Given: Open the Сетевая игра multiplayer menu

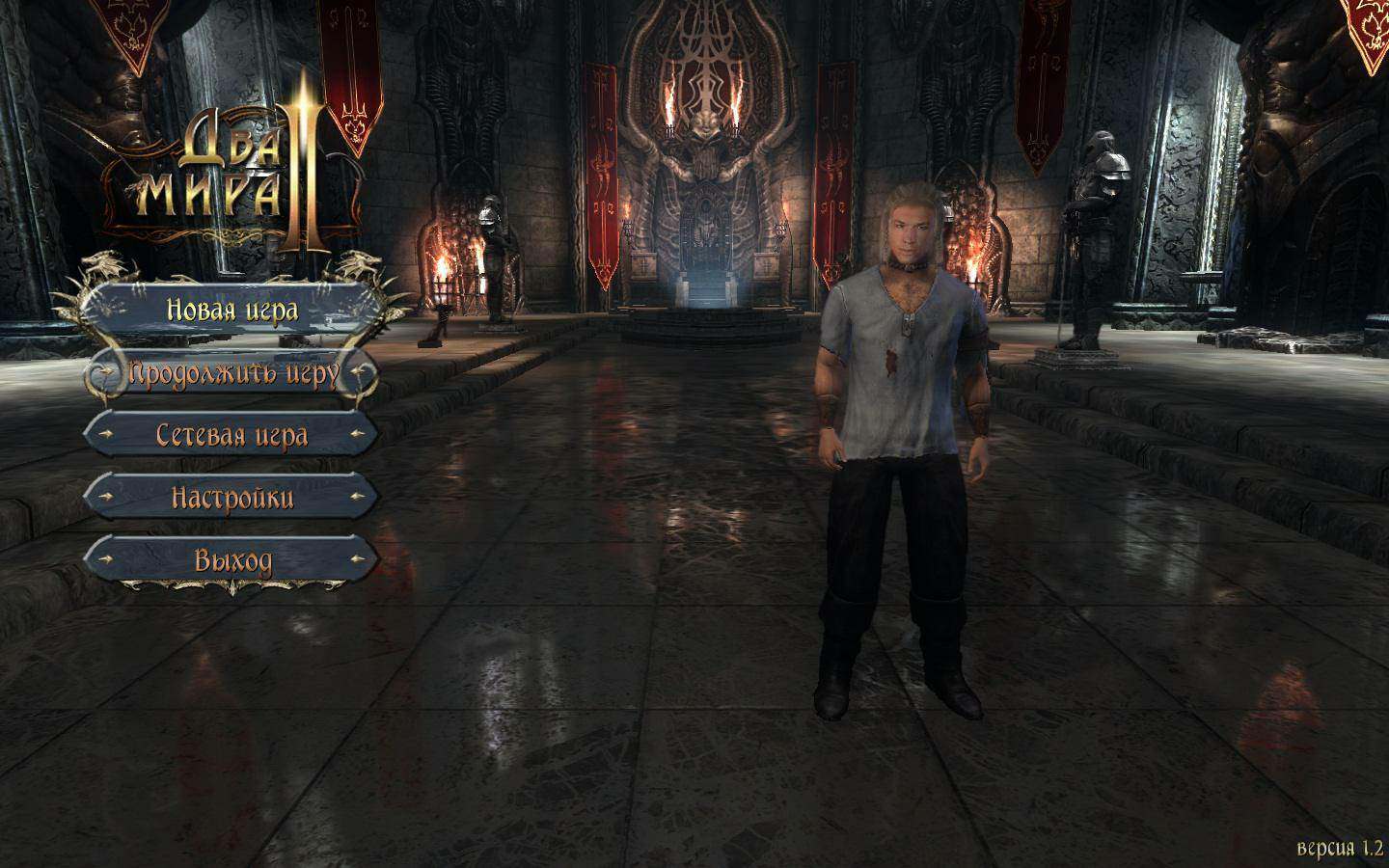Looking at the screenshot, I should point(232,436).
